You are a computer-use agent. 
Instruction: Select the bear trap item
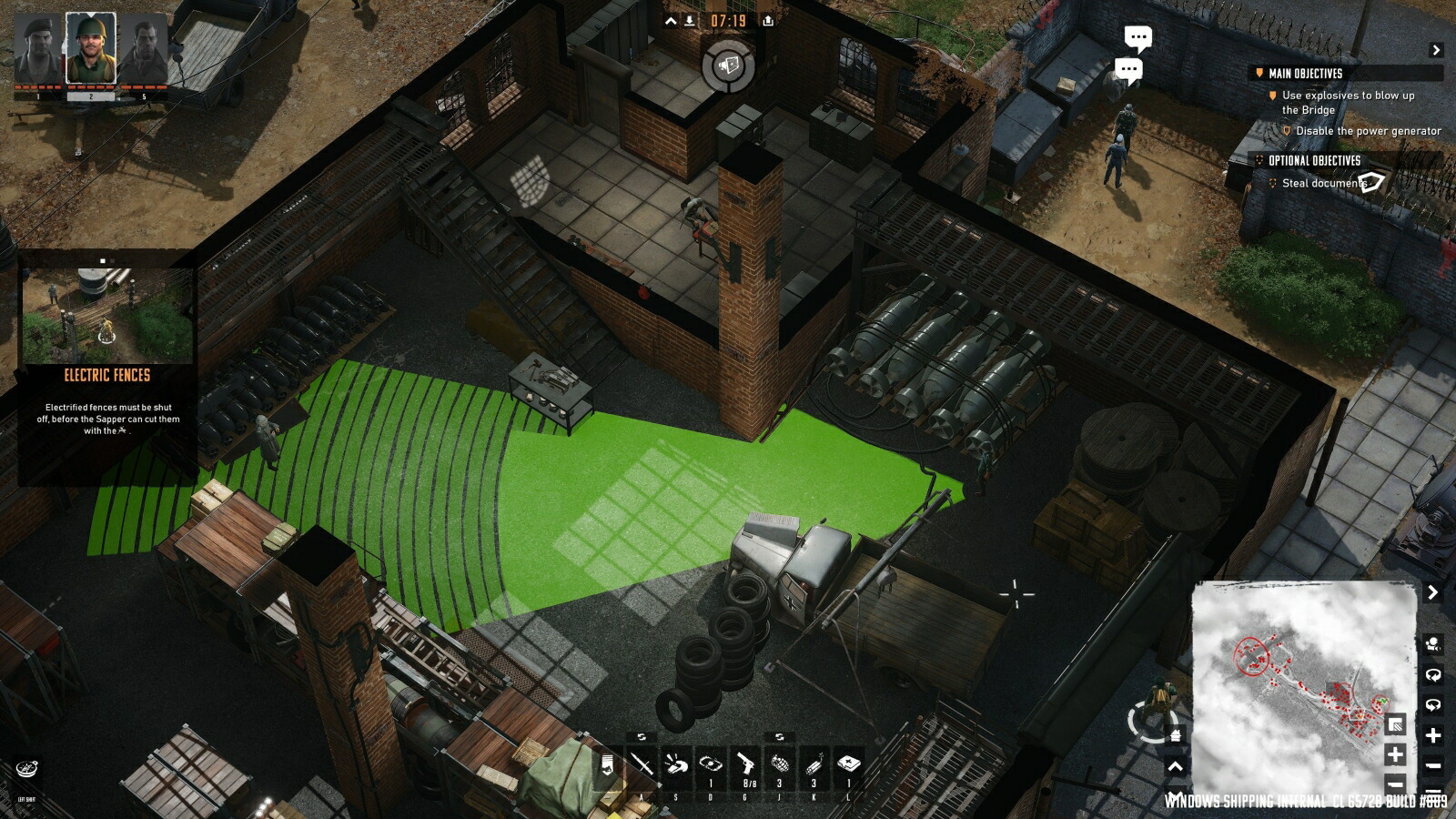711,764
